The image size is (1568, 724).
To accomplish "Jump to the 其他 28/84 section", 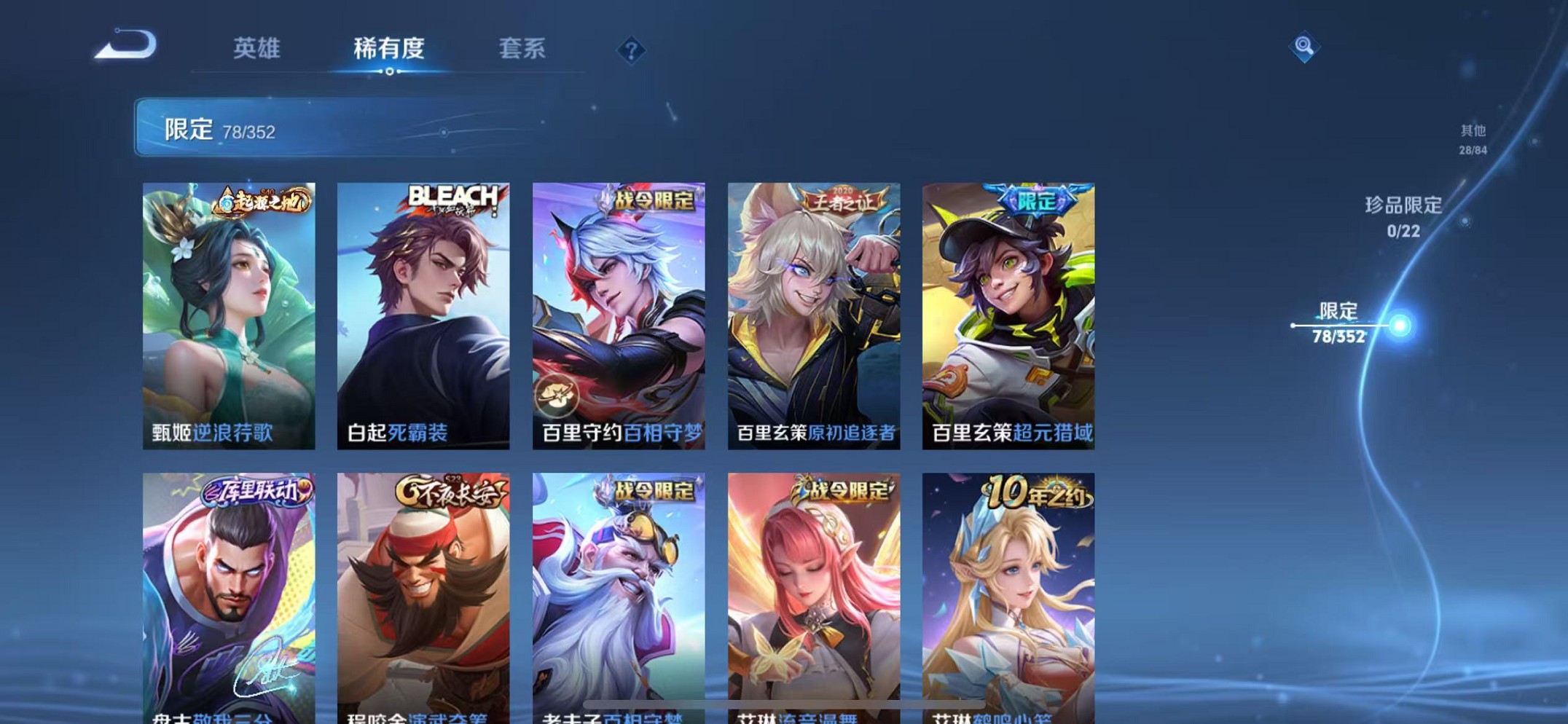I will click(1472, 138).
